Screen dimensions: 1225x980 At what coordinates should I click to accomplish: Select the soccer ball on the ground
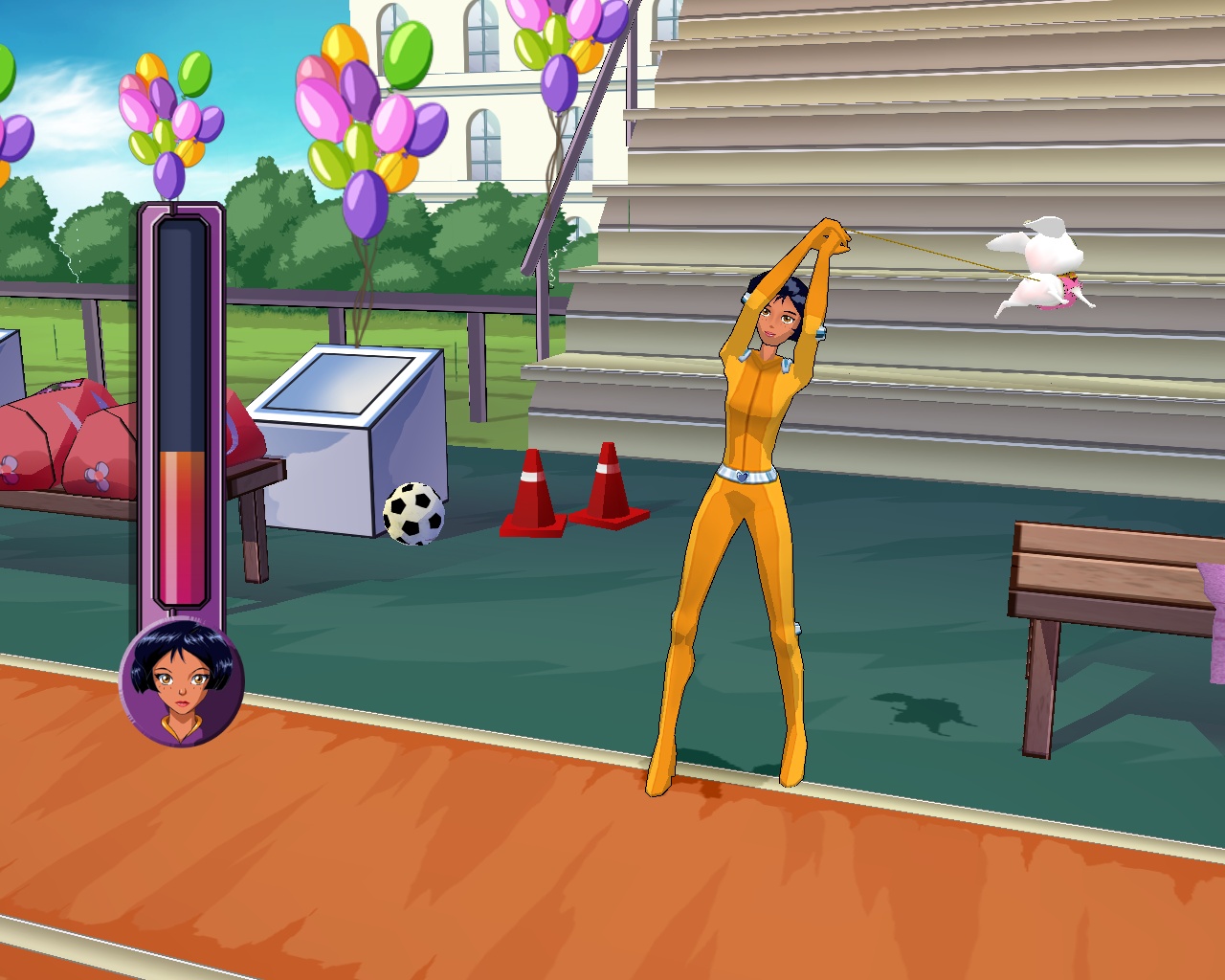[x=415, y=514]
